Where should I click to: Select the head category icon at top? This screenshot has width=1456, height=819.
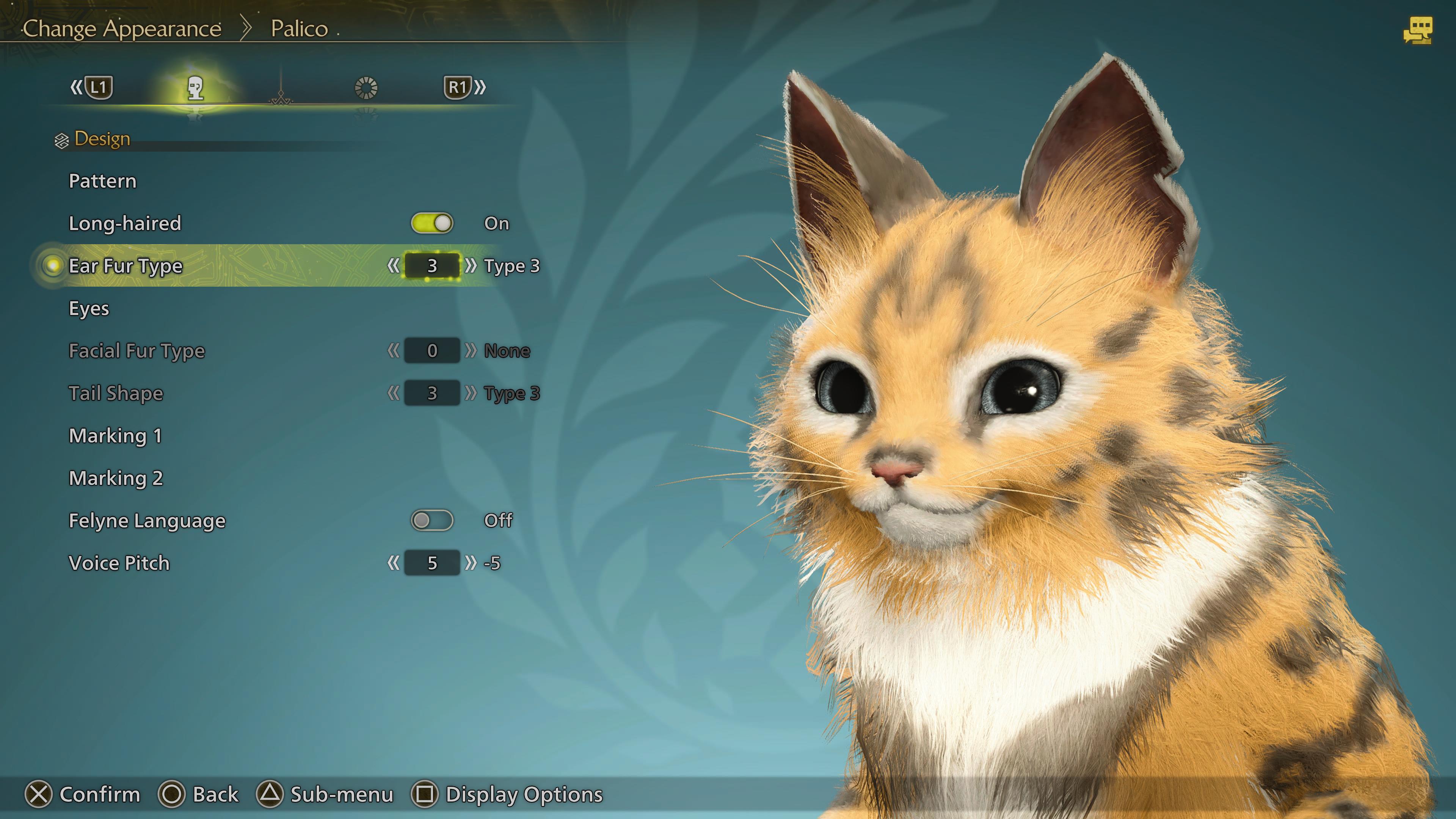pyautogui.click(x=196, y=88)
